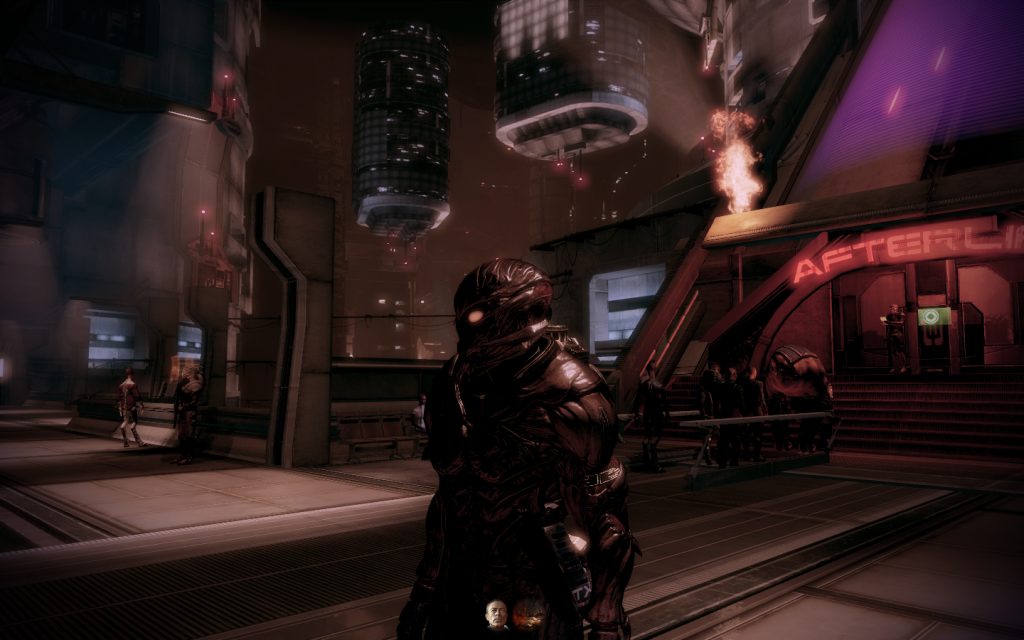Select the human male squadmate portrait
This screenshot has width=1024, height=640.
tap(496, 615)
